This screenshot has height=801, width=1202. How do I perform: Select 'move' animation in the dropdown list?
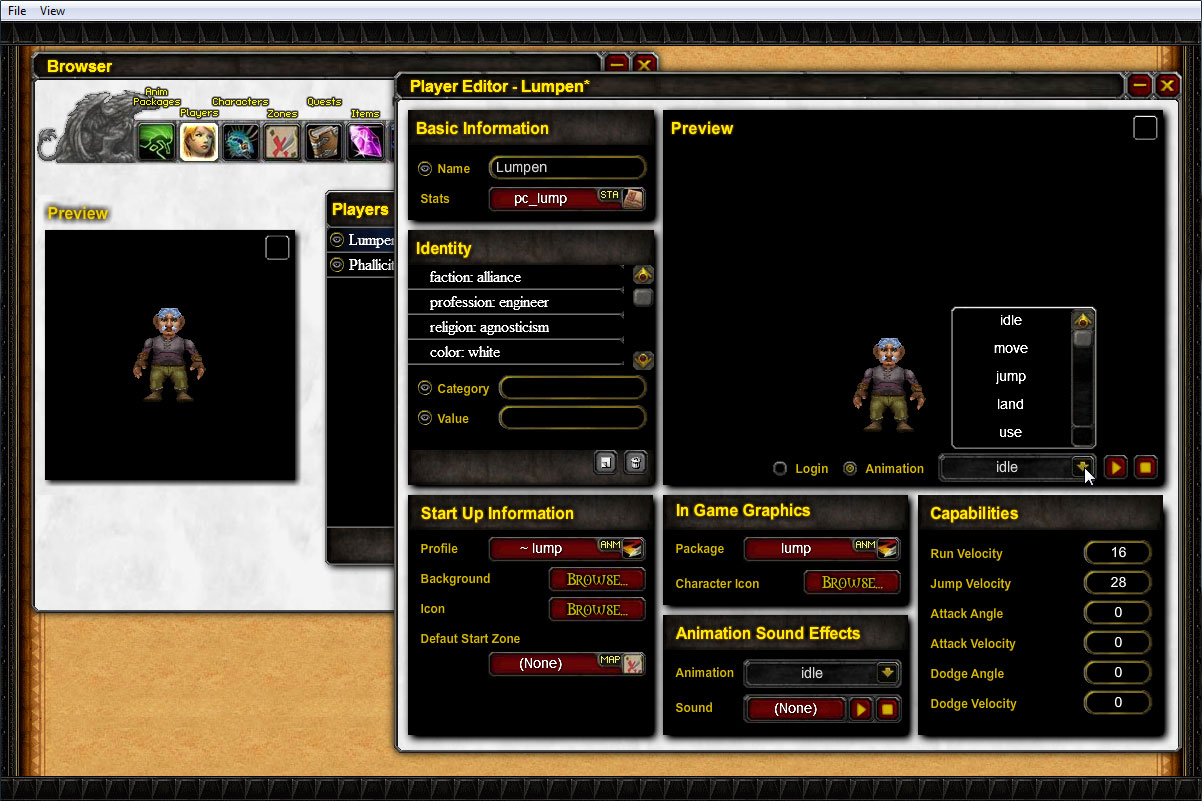[1010, 349]
